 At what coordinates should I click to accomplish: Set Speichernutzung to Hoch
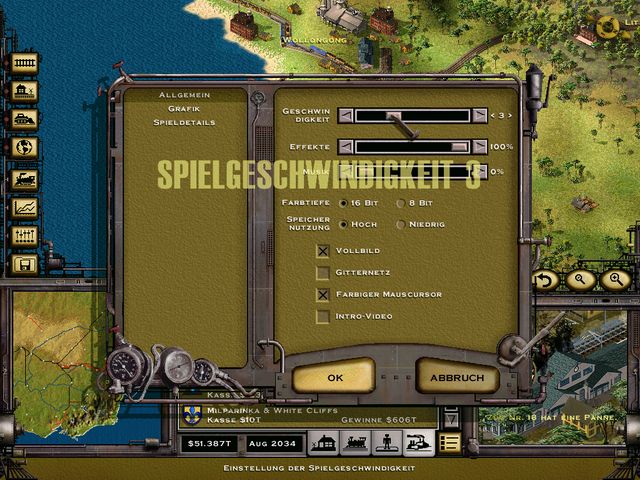point(344,224)
